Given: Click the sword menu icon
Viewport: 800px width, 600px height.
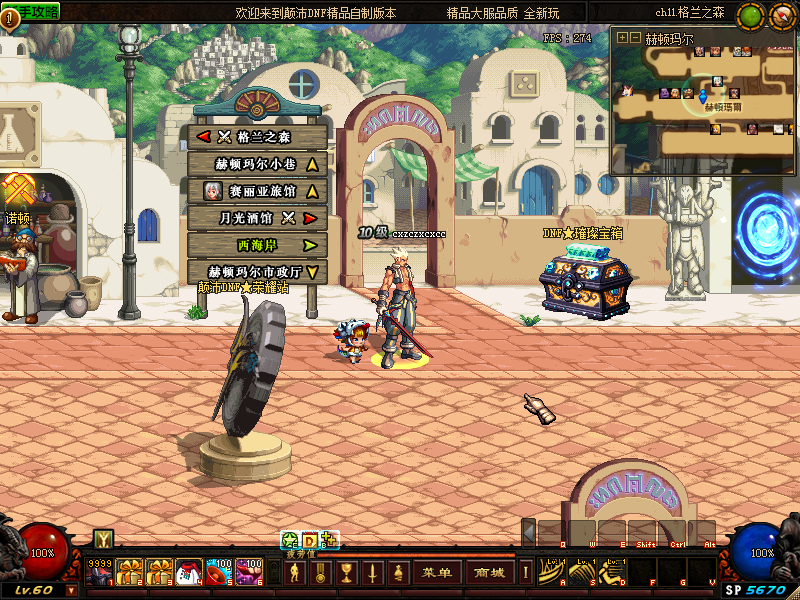Looking at the screenshot, I should click(371, 573).
